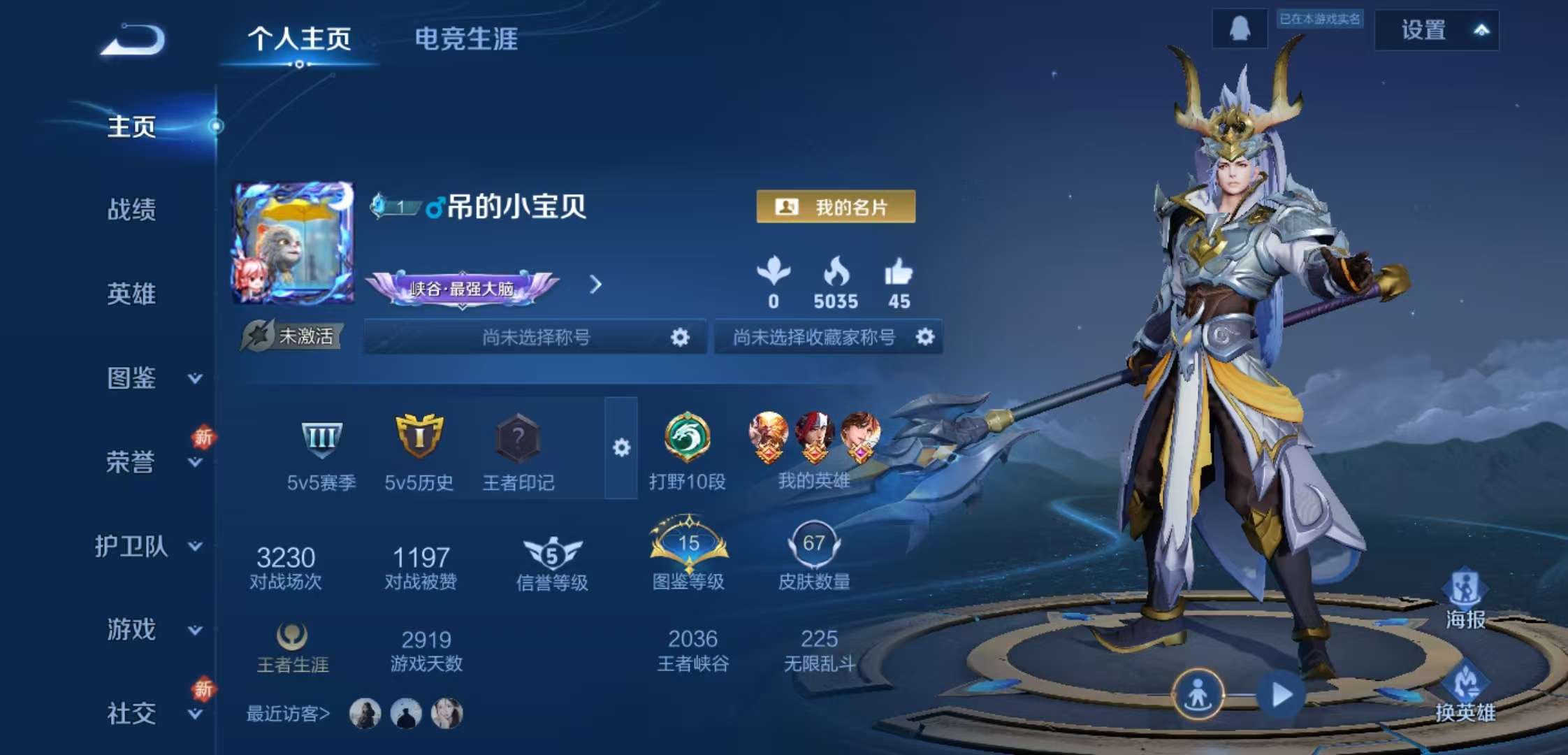Click the 我的名片 button
Screen dimensions: 1568x755
click(x=836, y=205)
